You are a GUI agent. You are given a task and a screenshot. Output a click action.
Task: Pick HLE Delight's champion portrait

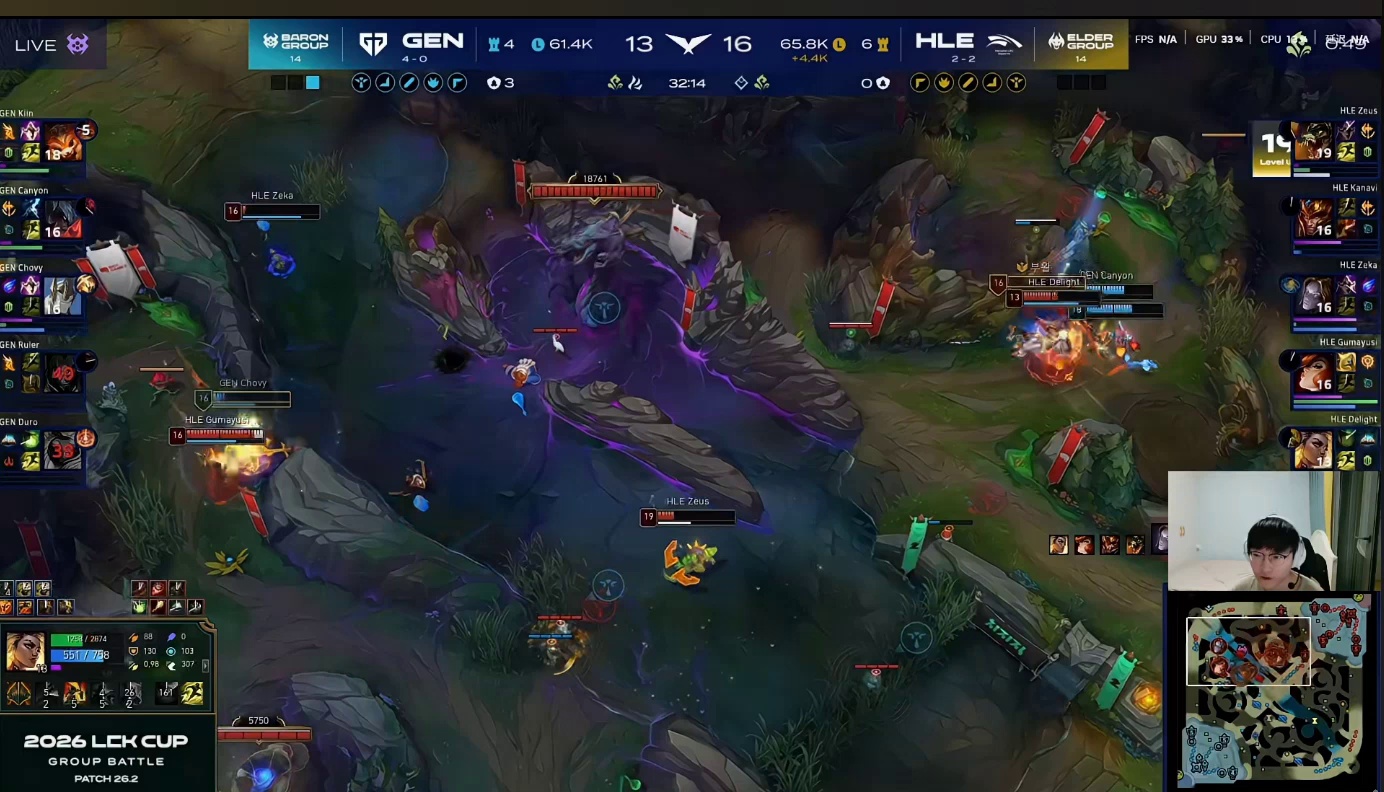[1315, 449]
